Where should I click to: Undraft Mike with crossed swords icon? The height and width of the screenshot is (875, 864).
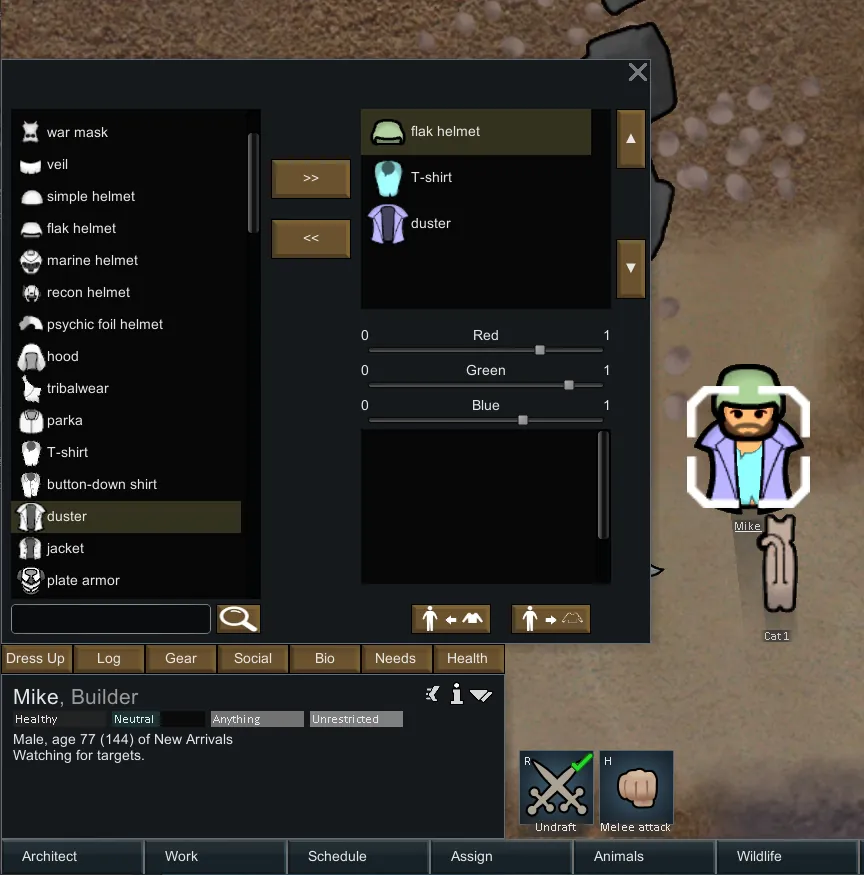click(556, 791)
